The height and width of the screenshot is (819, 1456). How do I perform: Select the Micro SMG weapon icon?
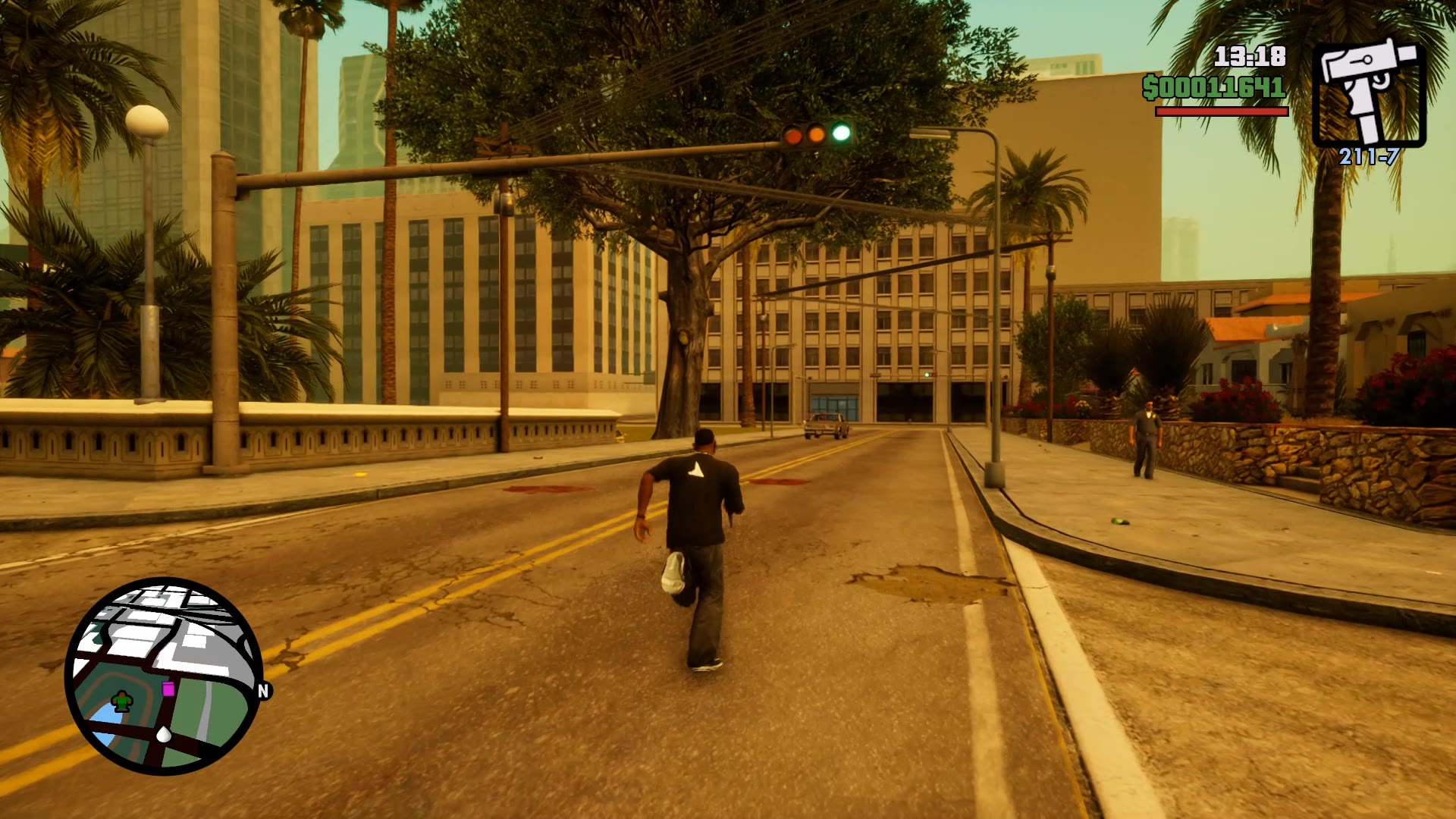tap(1369, 90)
